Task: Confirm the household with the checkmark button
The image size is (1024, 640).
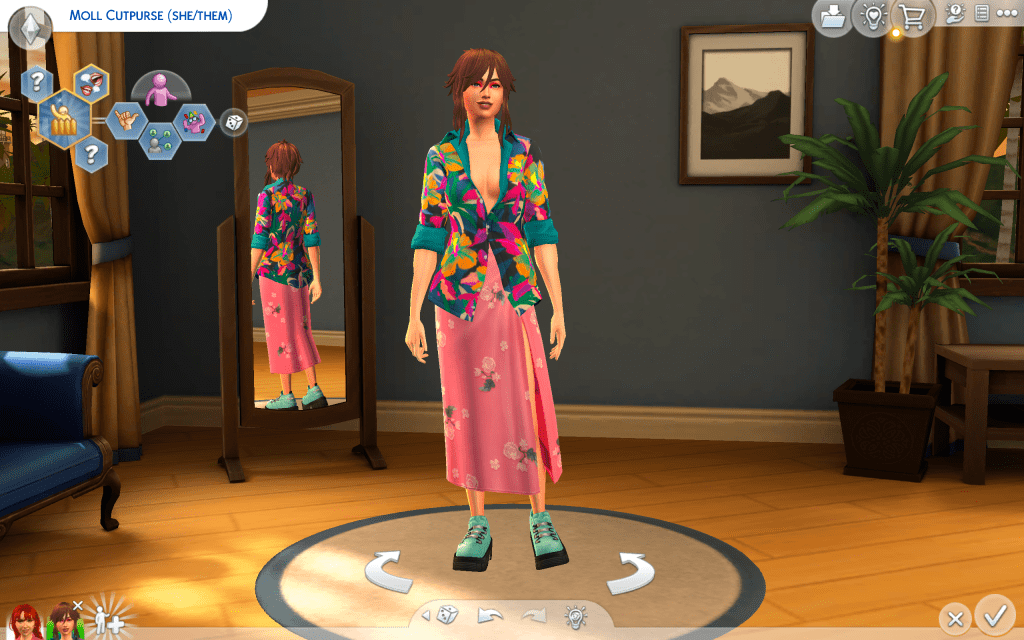Action: tap(994, 612)
